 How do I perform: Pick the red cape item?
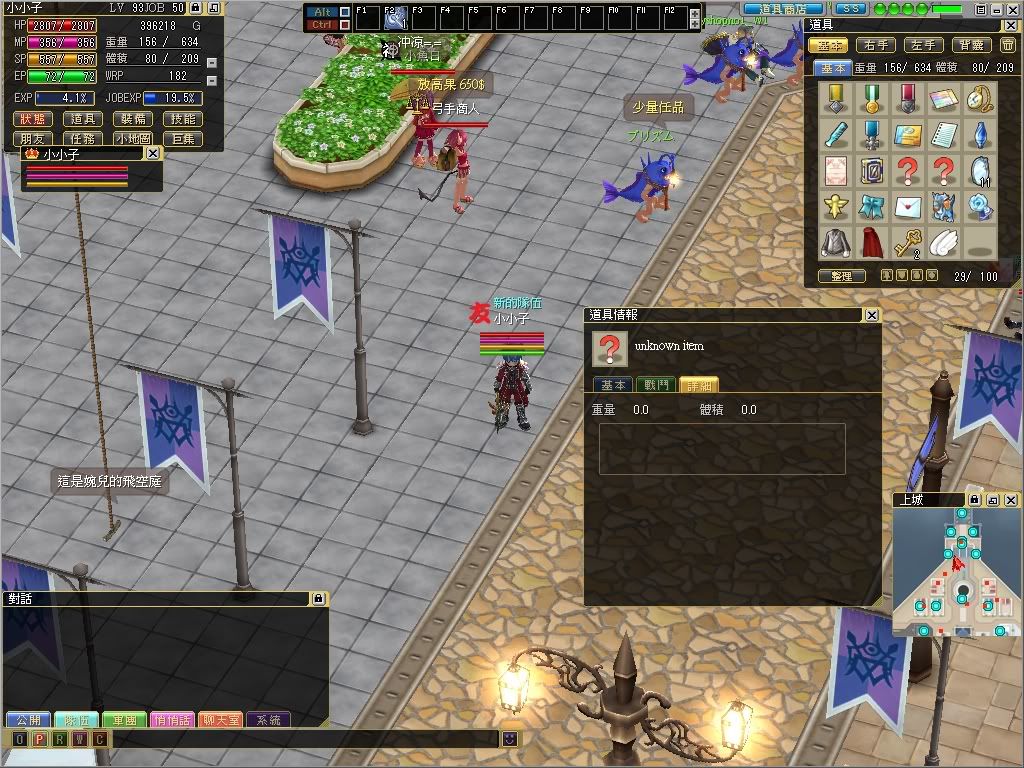click(870, 242)
